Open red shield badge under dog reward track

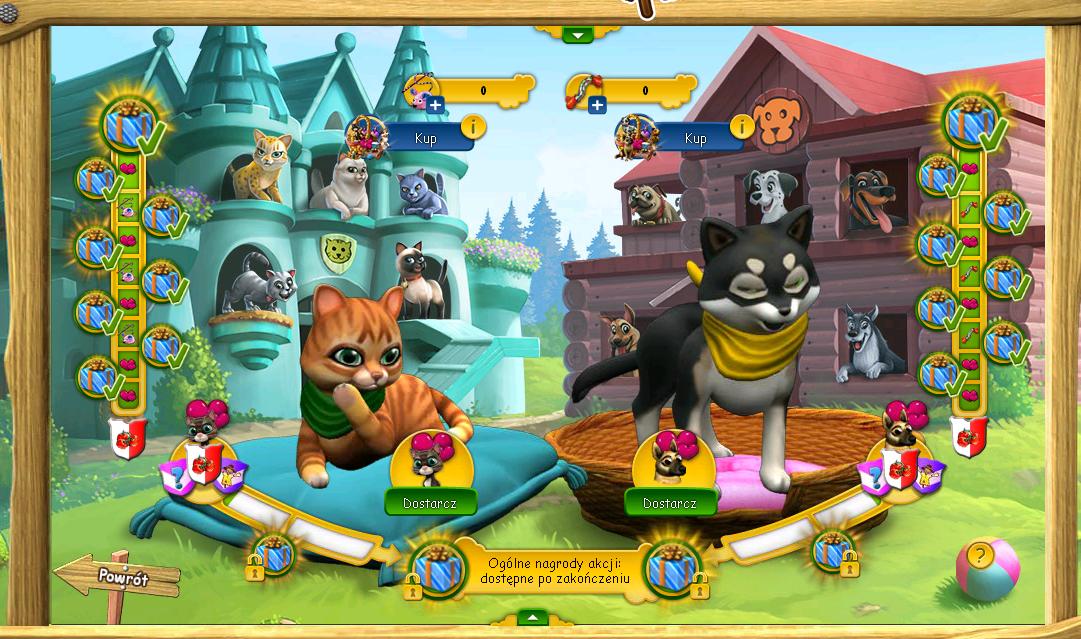(968, 437)
